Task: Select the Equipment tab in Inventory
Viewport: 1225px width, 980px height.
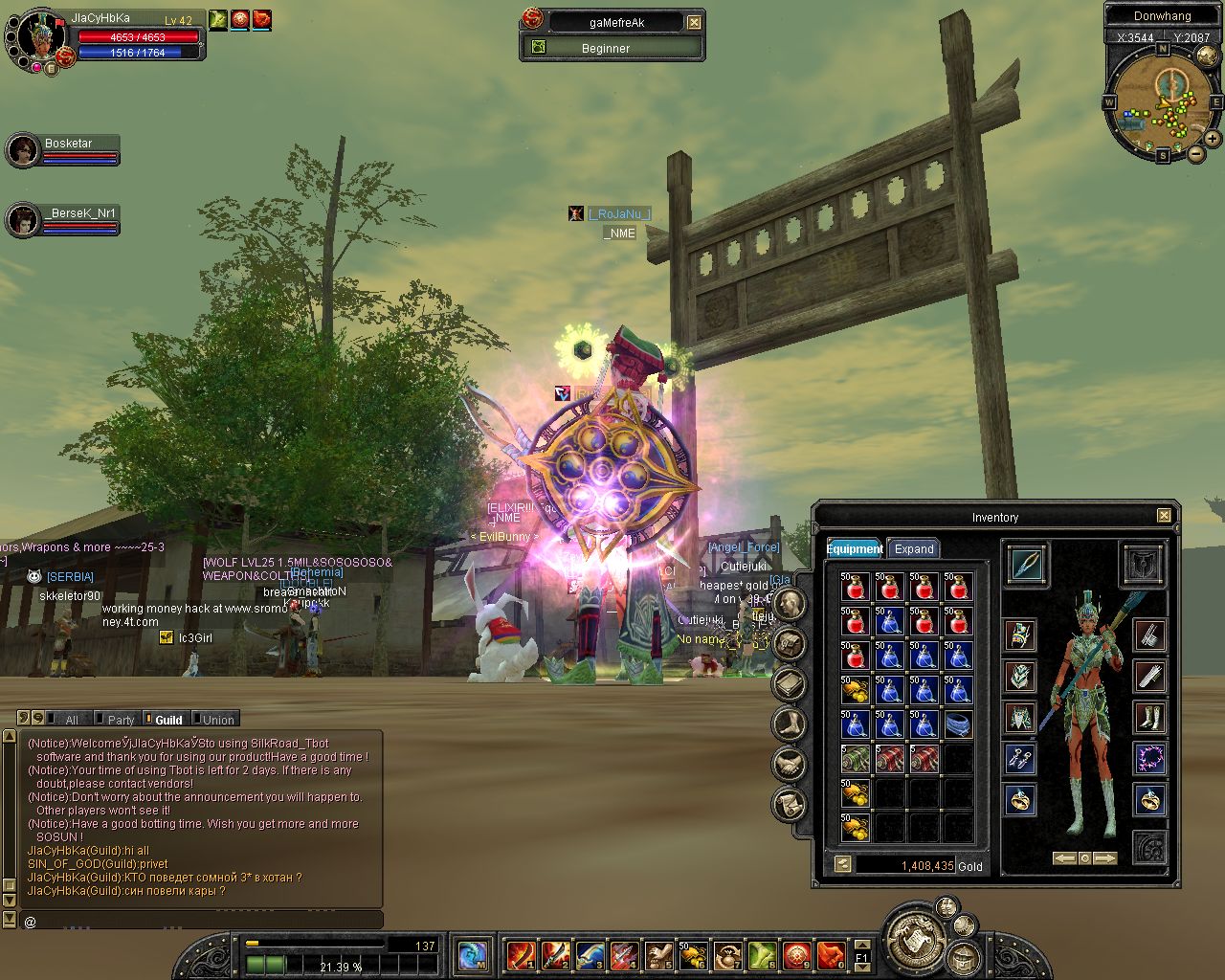Action: coord(855,548)
